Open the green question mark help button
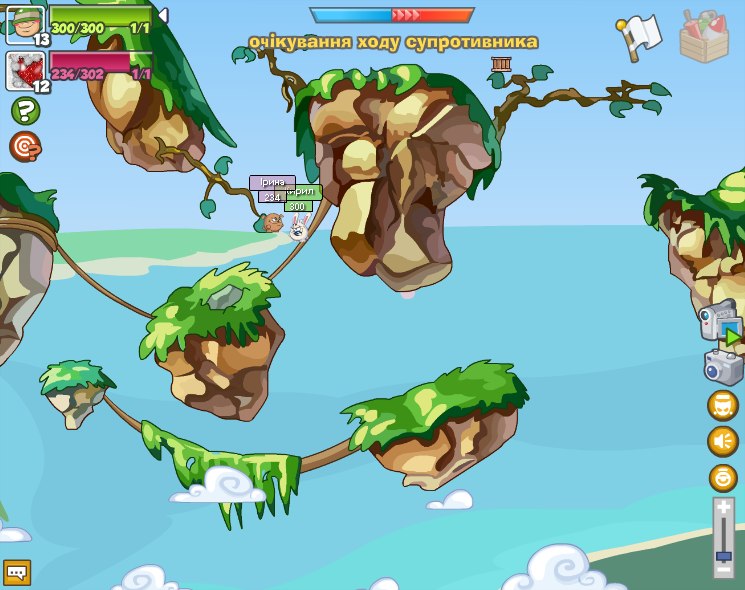 pyautogui.click(x=25, y=111)
